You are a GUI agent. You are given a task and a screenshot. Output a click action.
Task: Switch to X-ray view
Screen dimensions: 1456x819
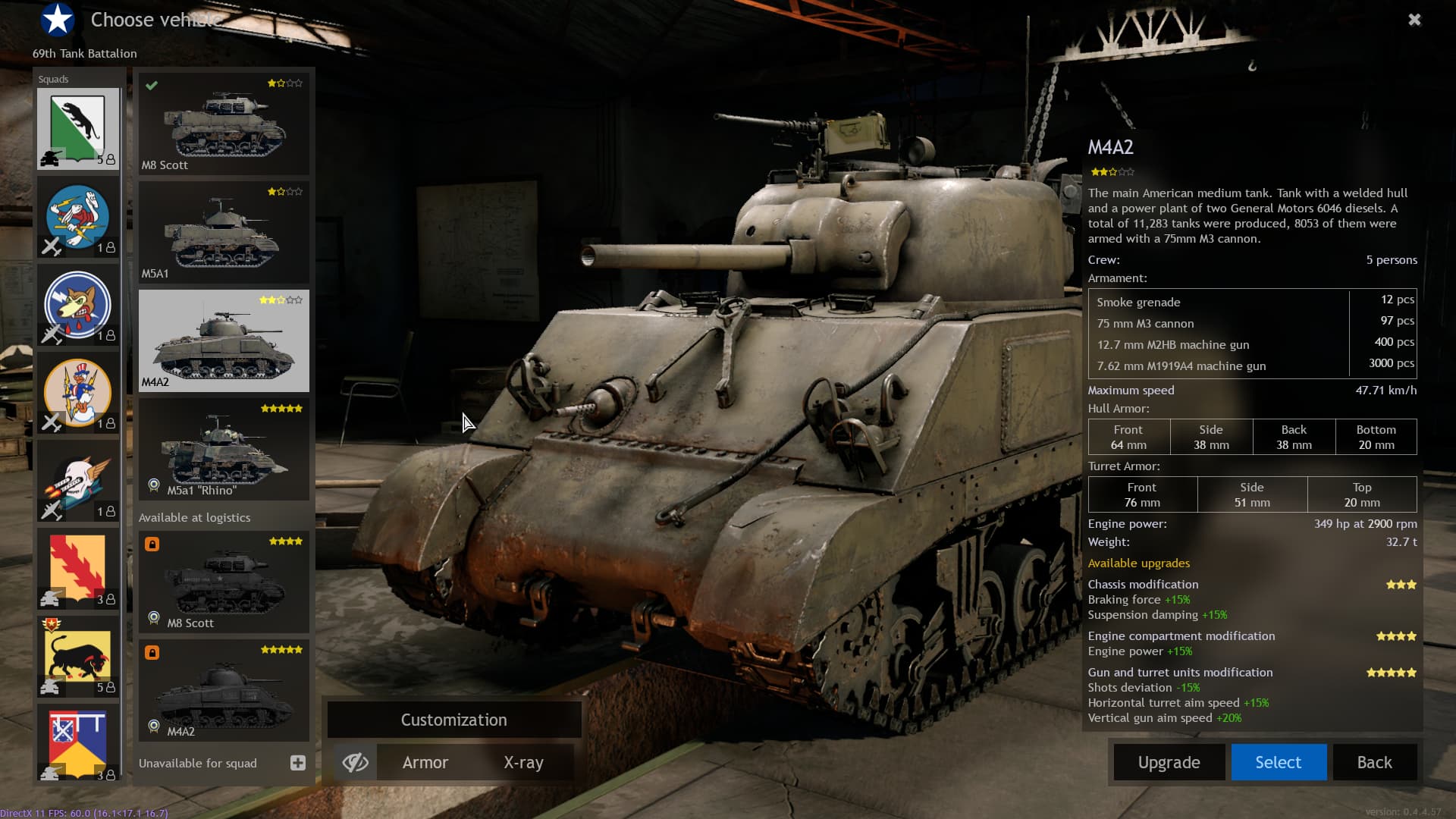point(523,762)
